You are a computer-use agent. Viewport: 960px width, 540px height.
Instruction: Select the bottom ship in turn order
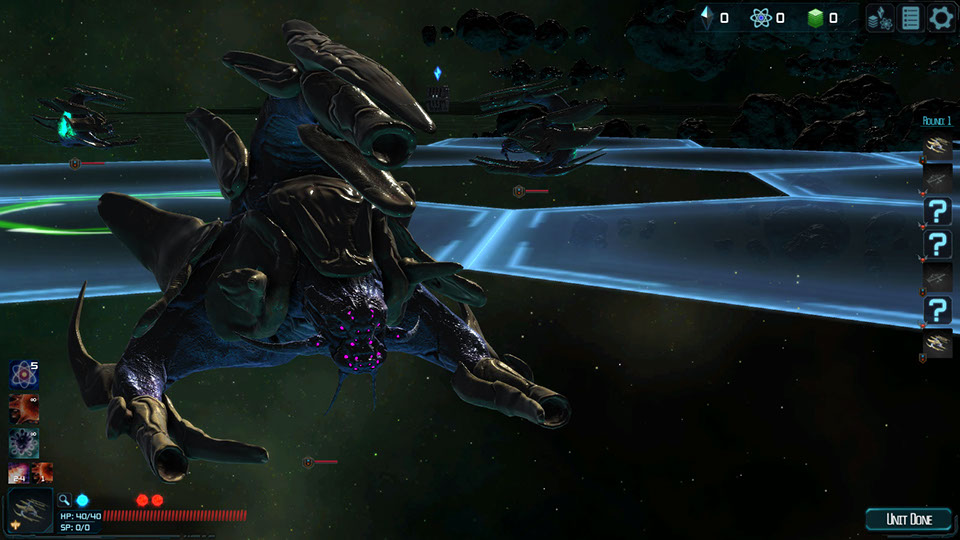[x=937, y=343]
